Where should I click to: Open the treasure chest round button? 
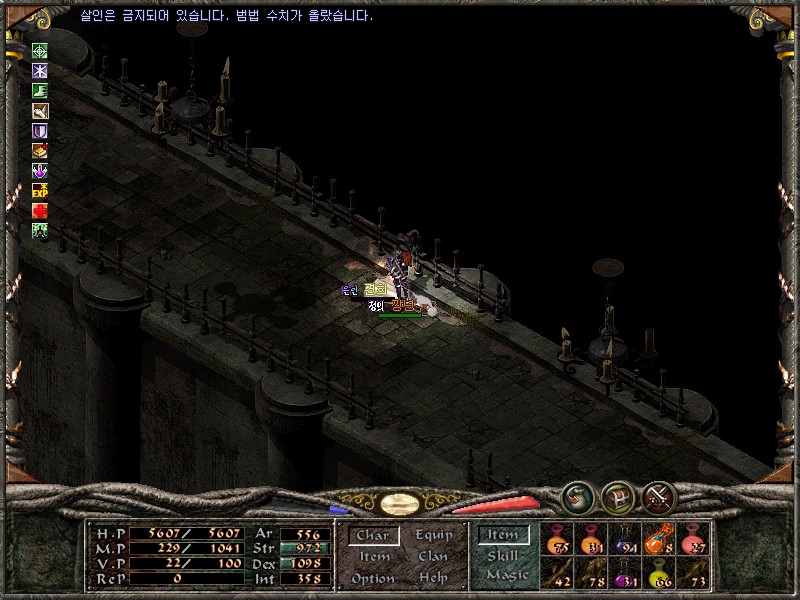(618, 496)
